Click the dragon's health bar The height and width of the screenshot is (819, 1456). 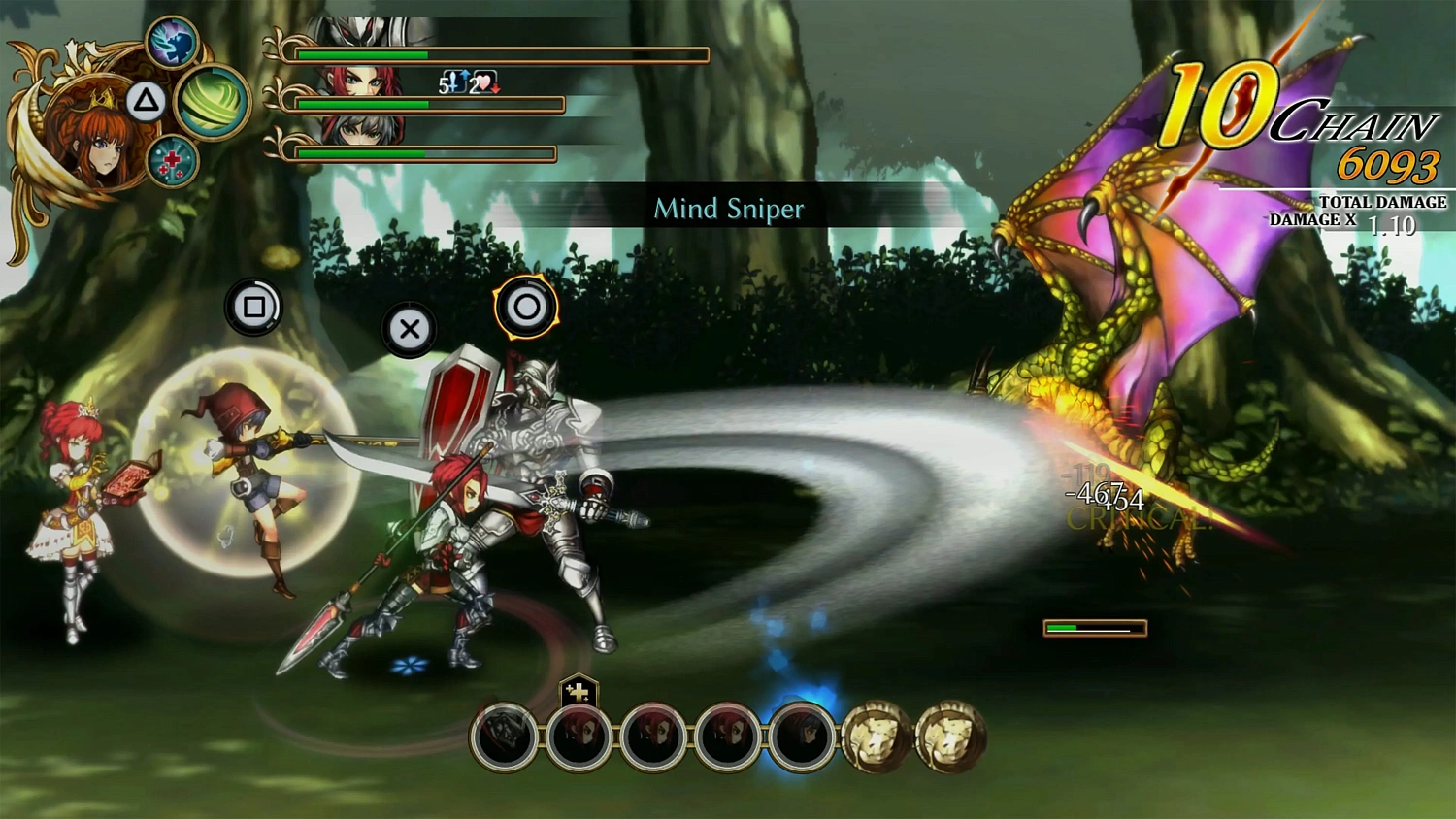click(x=1093, y=628)
